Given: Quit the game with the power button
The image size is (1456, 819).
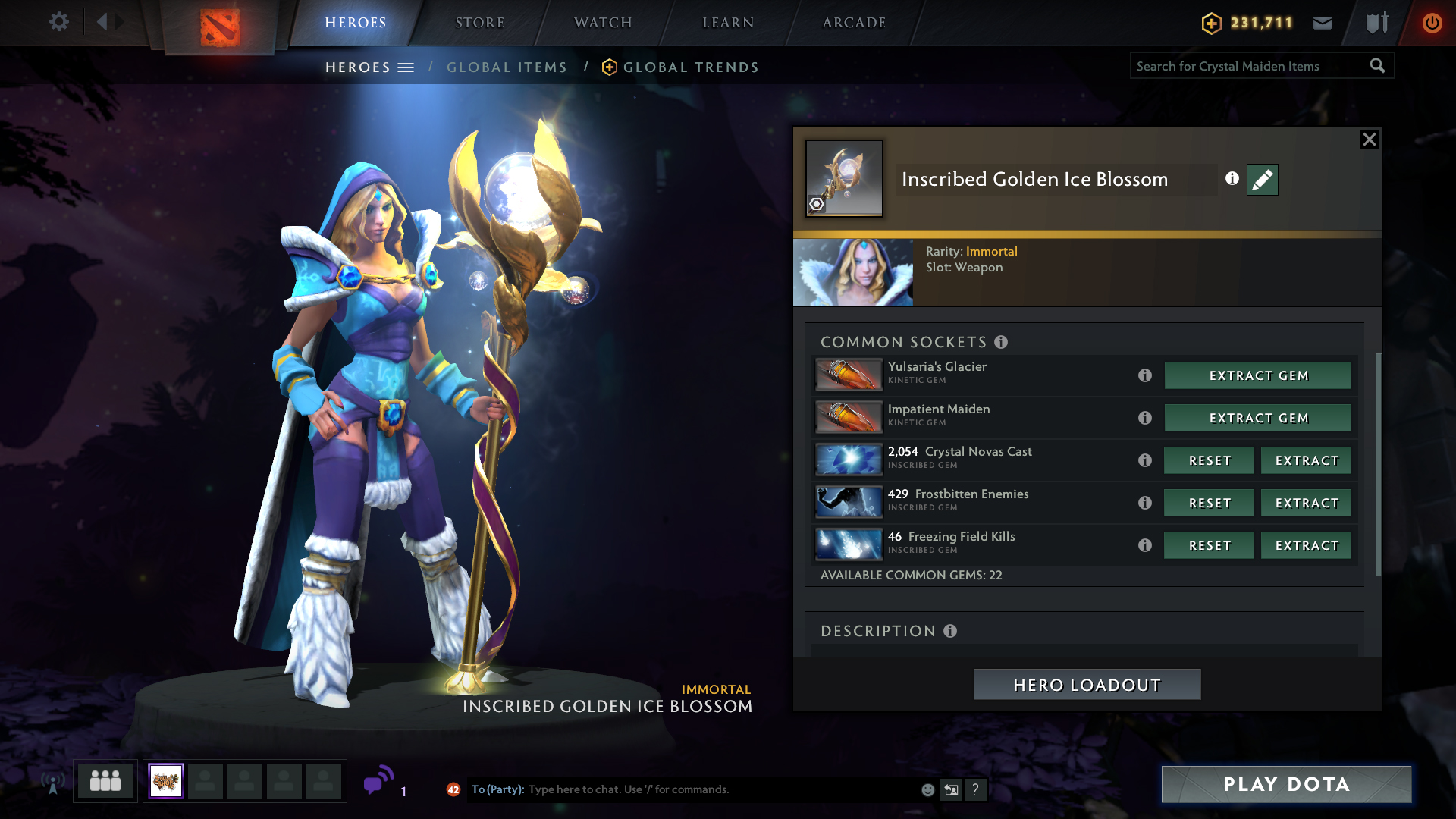Looking at the screenshot, I should coord(1432,23).
